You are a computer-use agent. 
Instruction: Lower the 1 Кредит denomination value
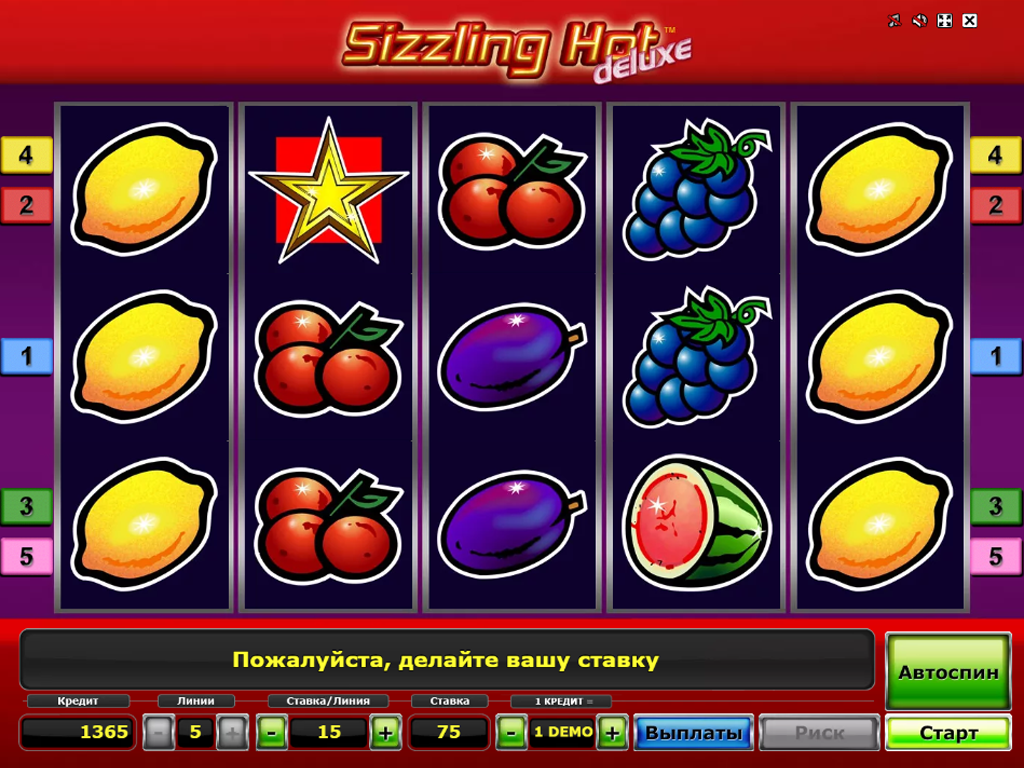(x=511, y=733)
